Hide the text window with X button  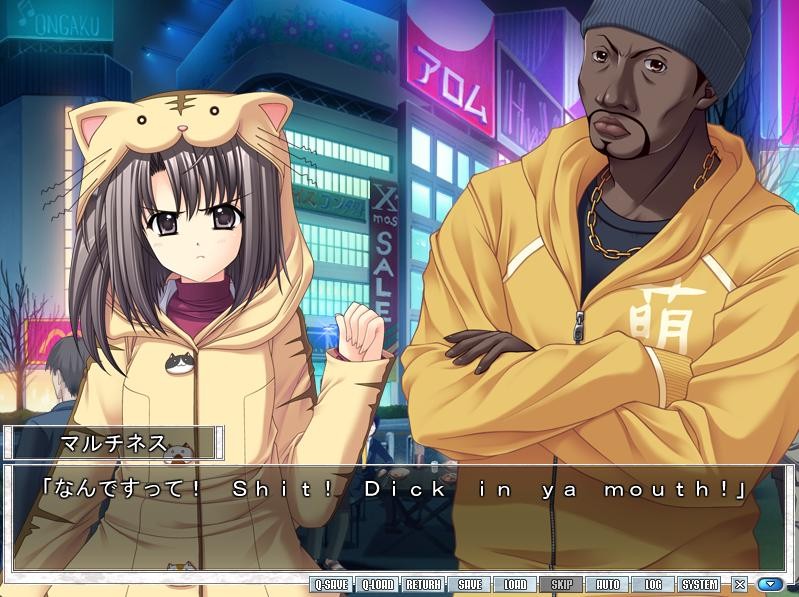coord(740,584)
